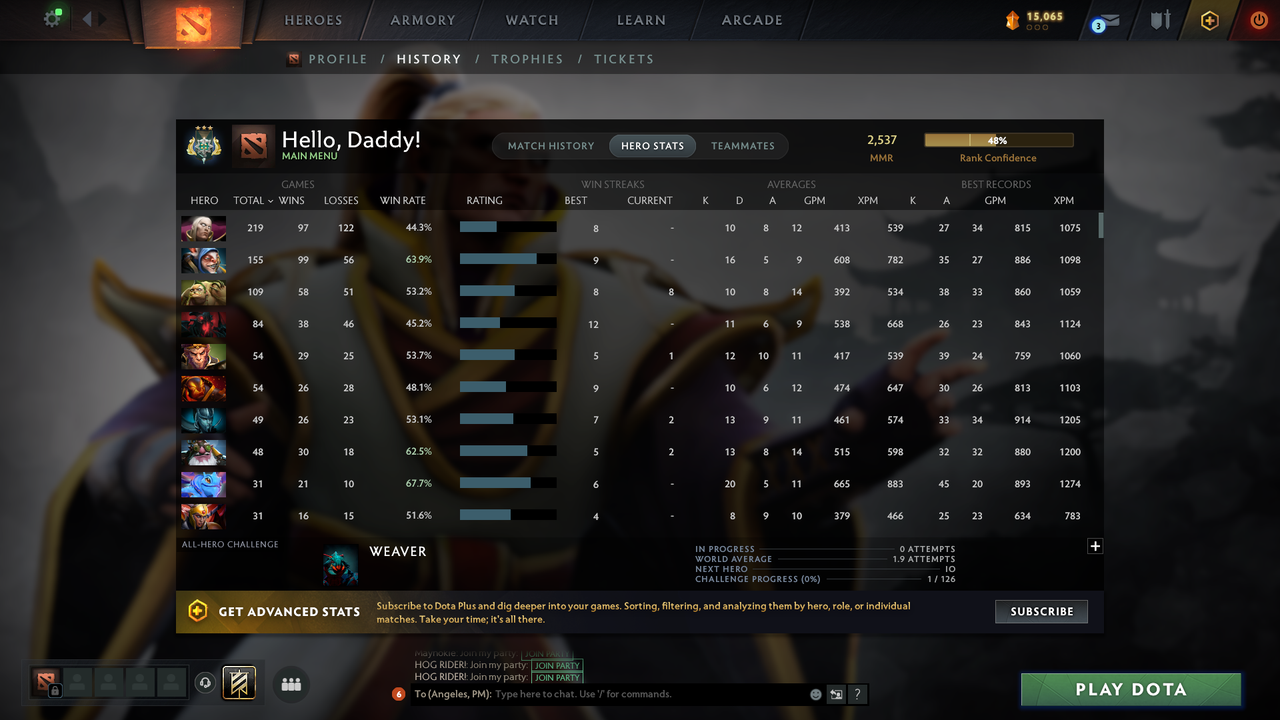Toggle the voice chat microphone button
The image size is (1280, 720).
pos(207,682)
